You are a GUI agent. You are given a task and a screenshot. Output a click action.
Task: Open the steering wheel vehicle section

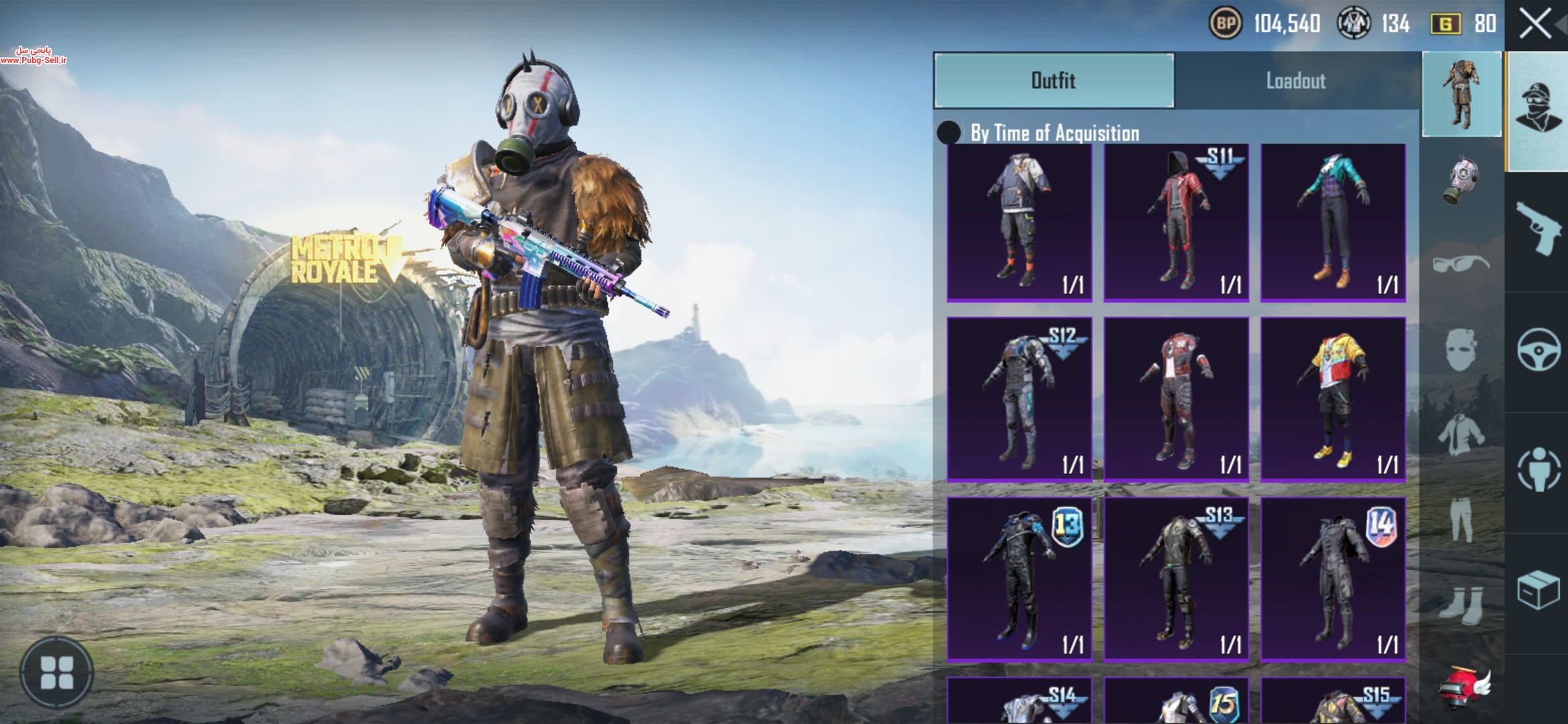[1538, 349]
